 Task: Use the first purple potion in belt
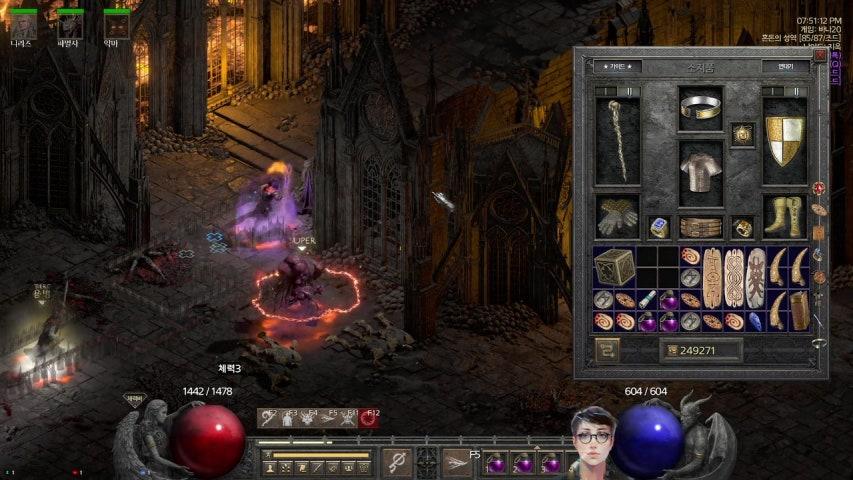496,464
